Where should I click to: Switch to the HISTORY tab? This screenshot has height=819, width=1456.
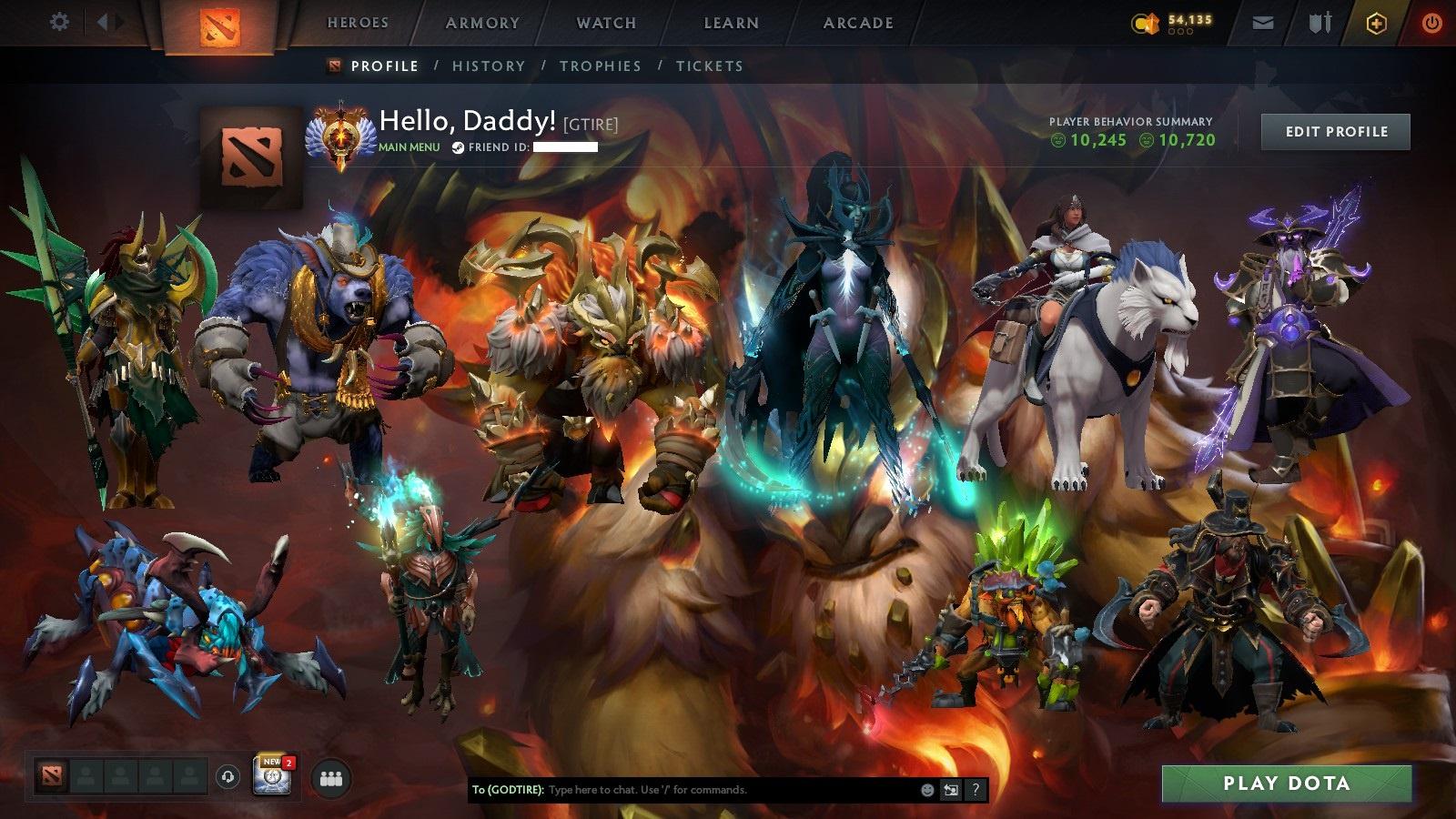pos(489,66)
